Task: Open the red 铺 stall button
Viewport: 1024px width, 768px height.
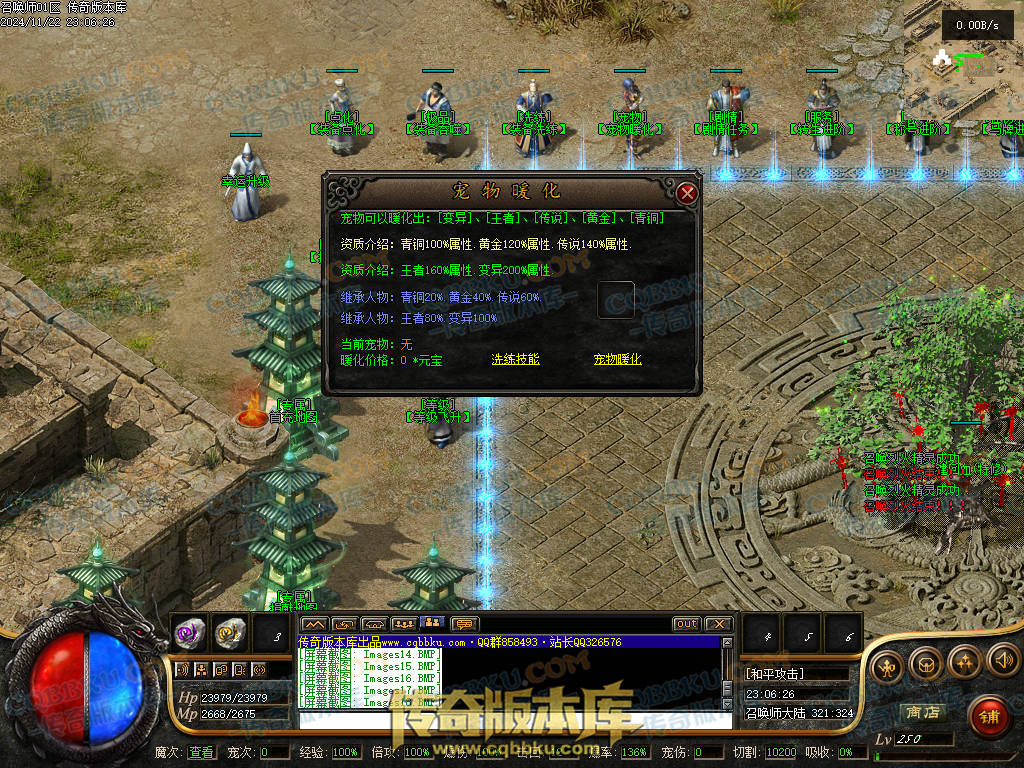Action: click(987, 714)
